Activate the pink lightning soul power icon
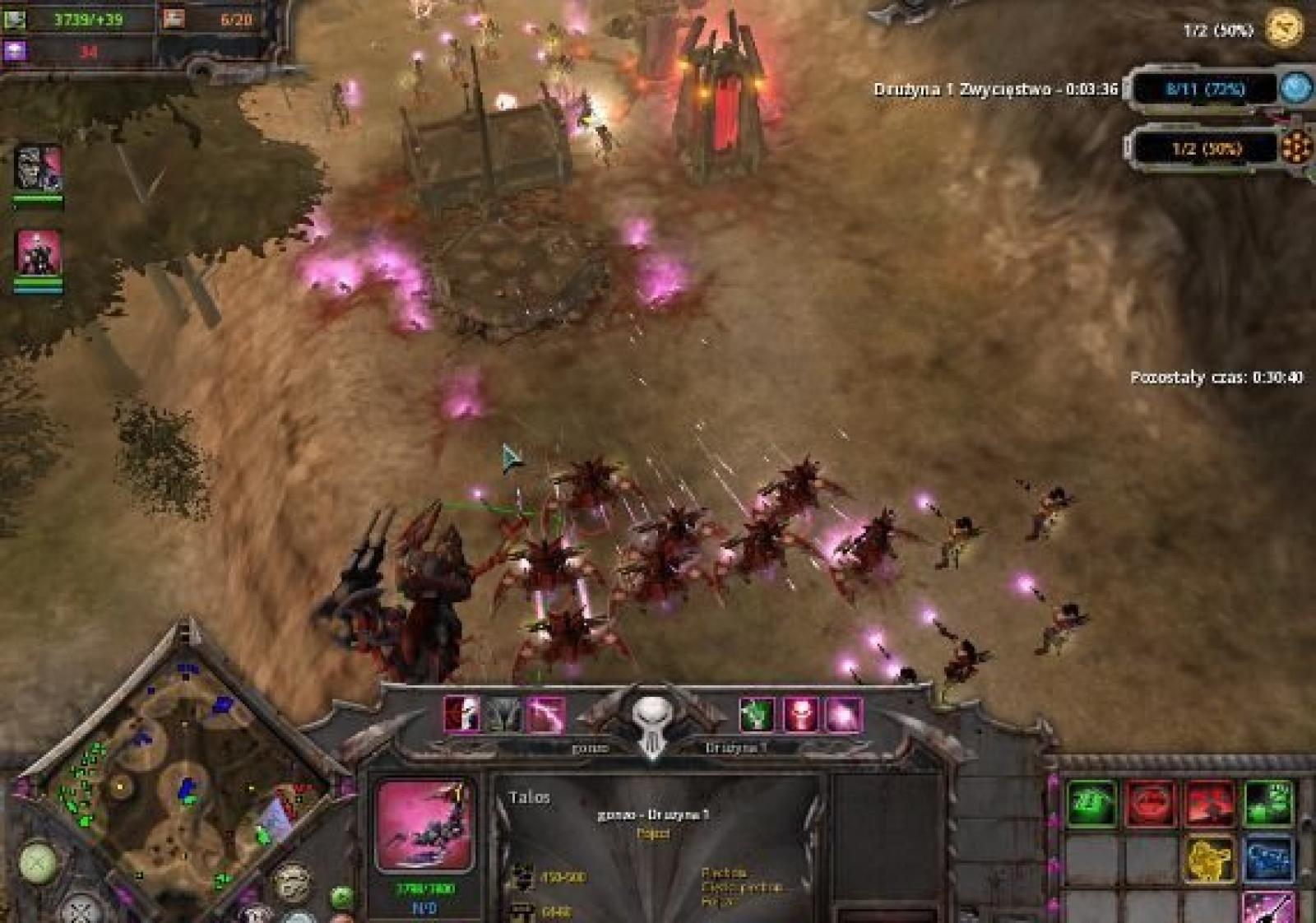Viewport: 1316px width, 923px height. click(x=546, y=714)
